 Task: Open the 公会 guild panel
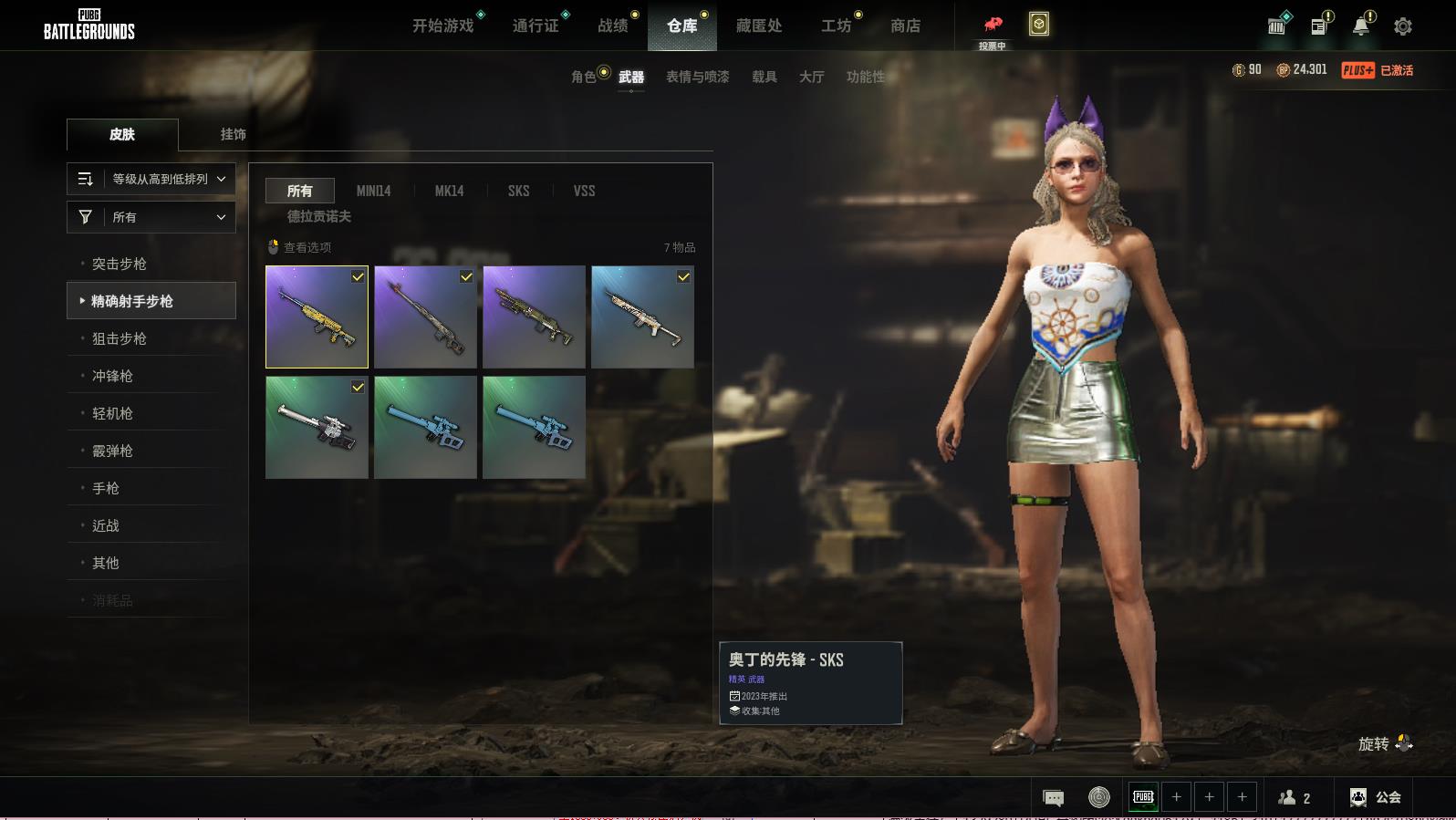point(1376,797)
